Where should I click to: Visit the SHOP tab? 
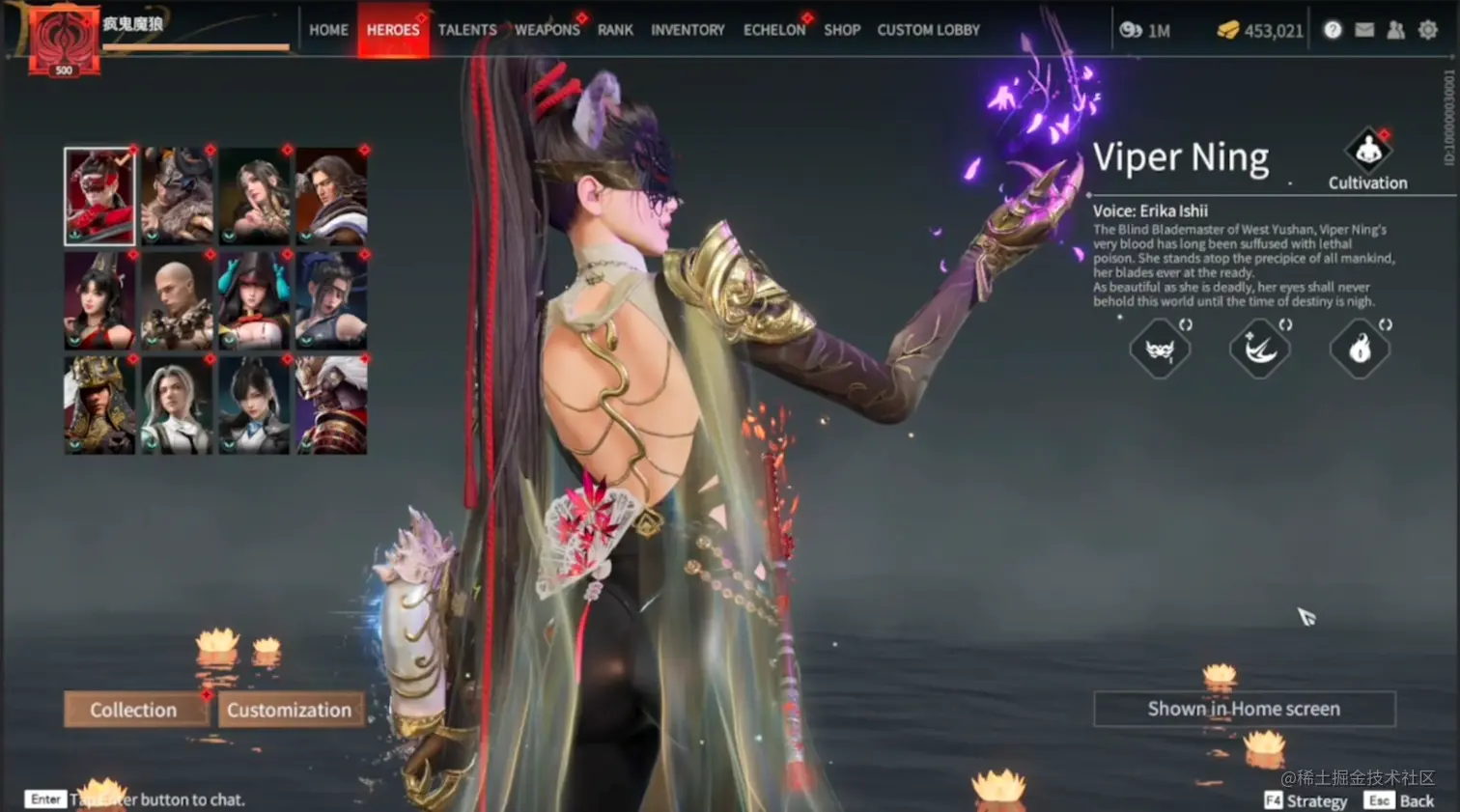tap(842, 30)
